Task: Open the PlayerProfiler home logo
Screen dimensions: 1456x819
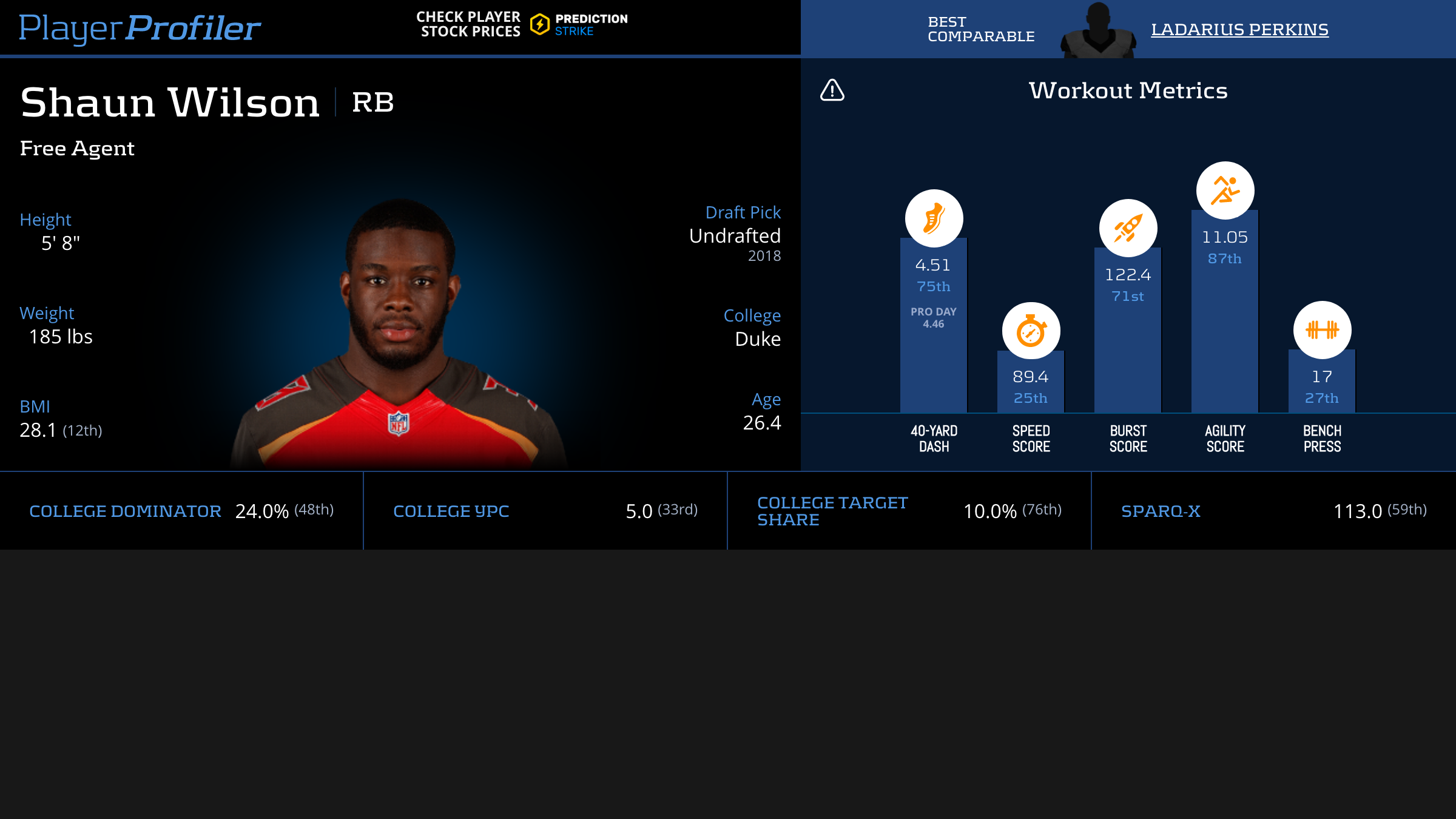Action: (140, 28)
